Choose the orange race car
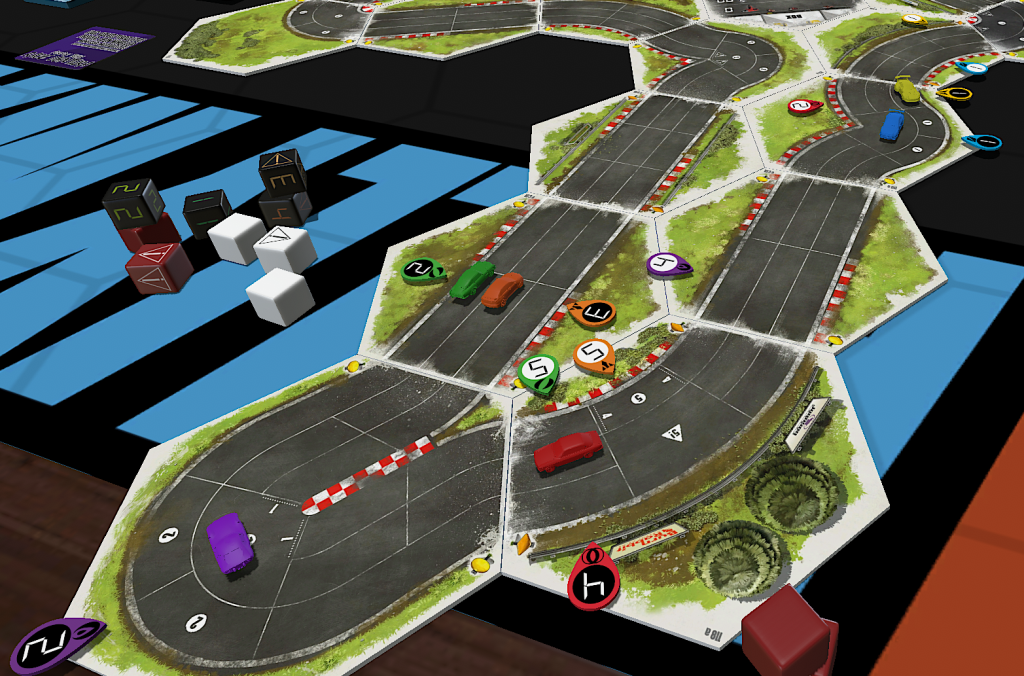 coord(502,290)
